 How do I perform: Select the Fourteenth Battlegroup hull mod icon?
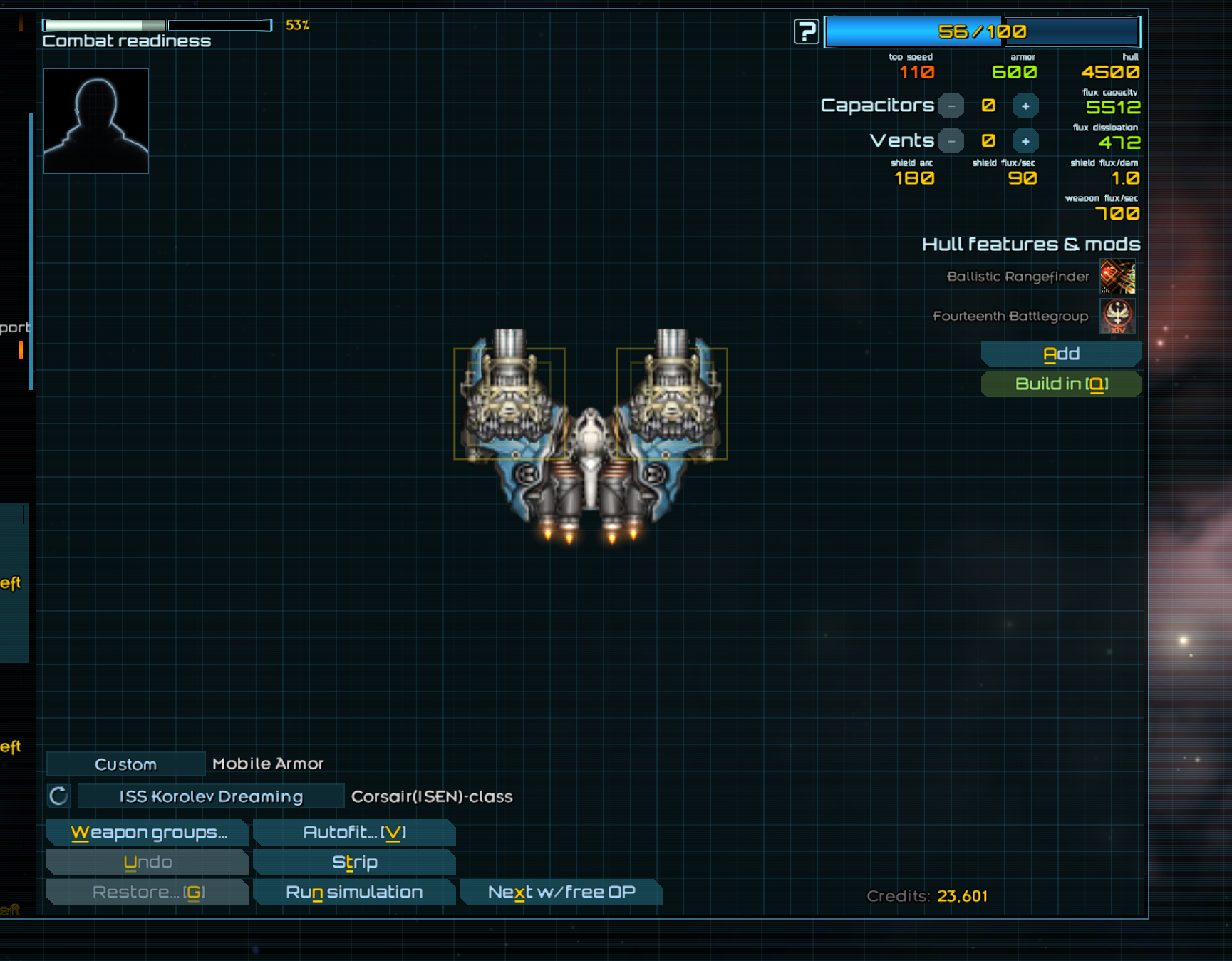coord(1117,316)
